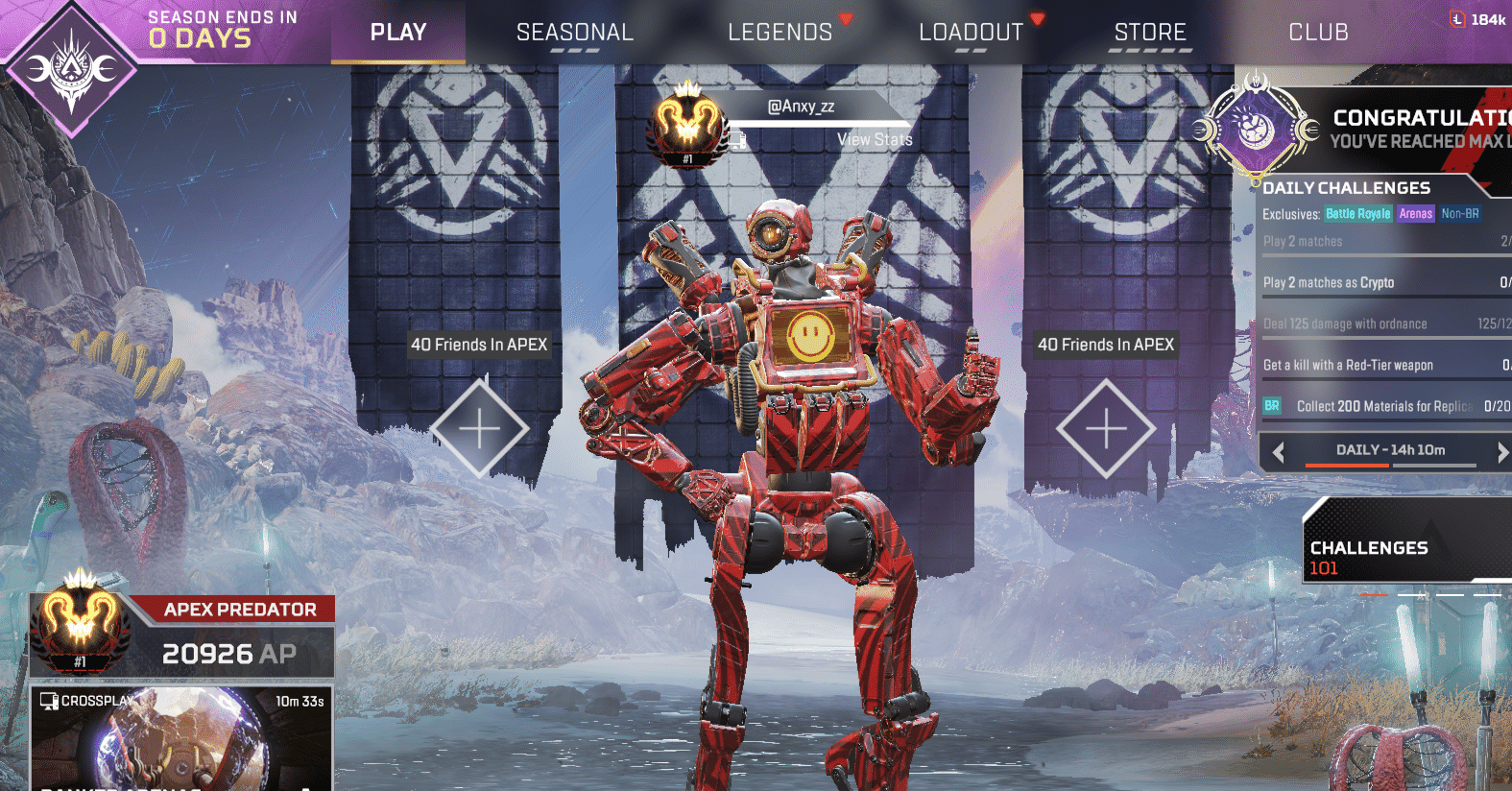
Task: Open the Apex Predator ranked panel
Action: coord(182,635)
